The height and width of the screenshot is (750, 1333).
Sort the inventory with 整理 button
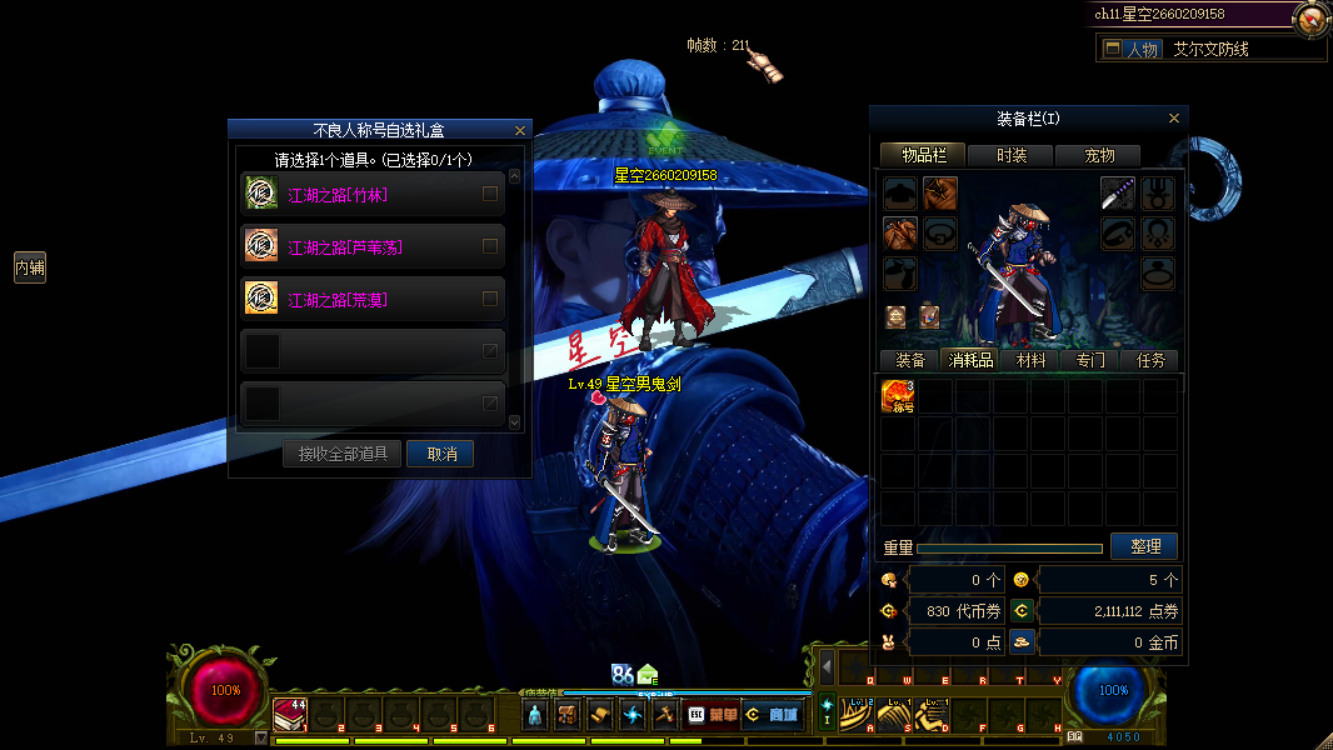(1145, 547)
